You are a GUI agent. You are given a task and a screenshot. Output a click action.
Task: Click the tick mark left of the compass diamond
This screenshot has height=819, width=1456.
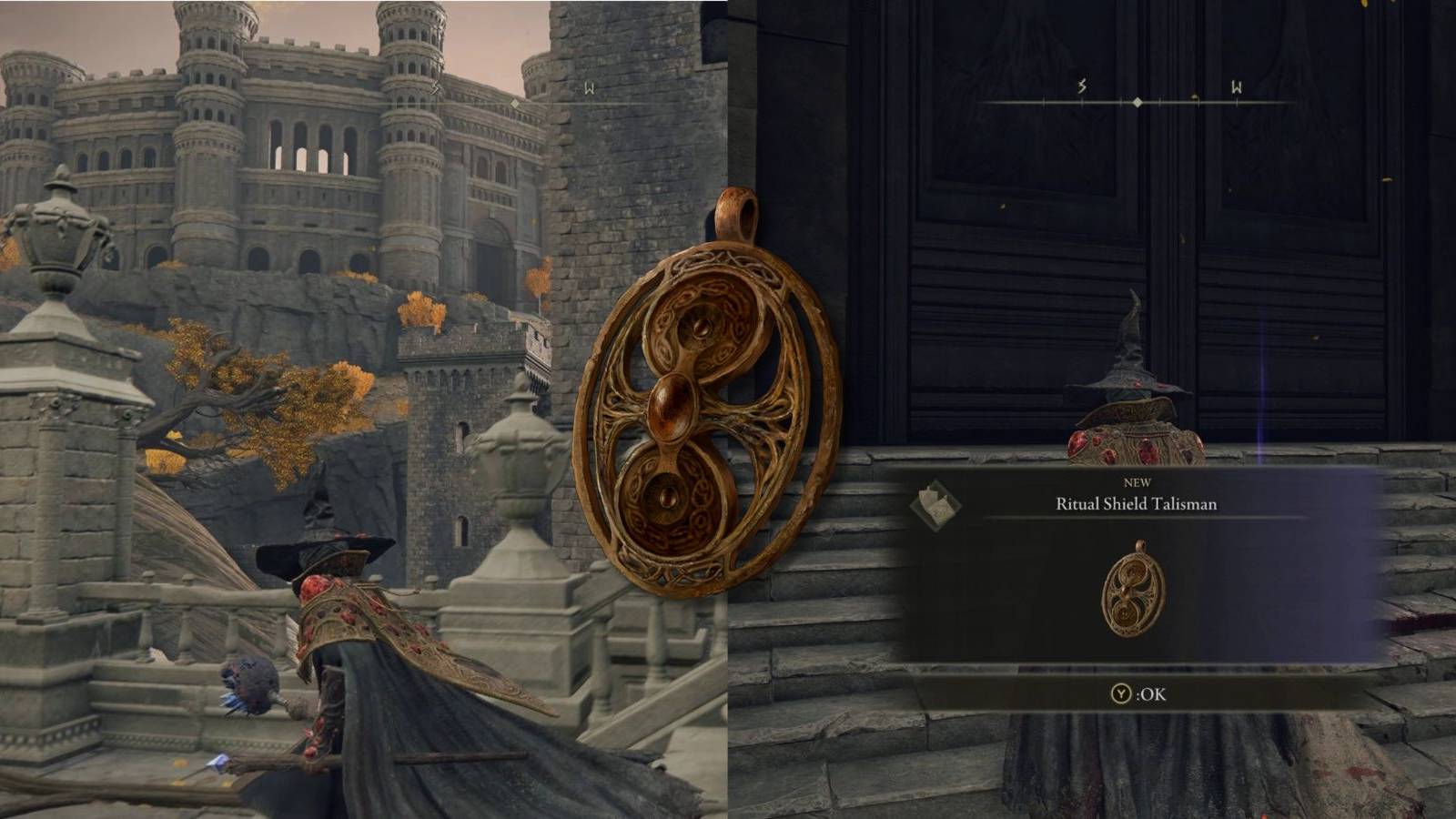(x=1120, y=102)
